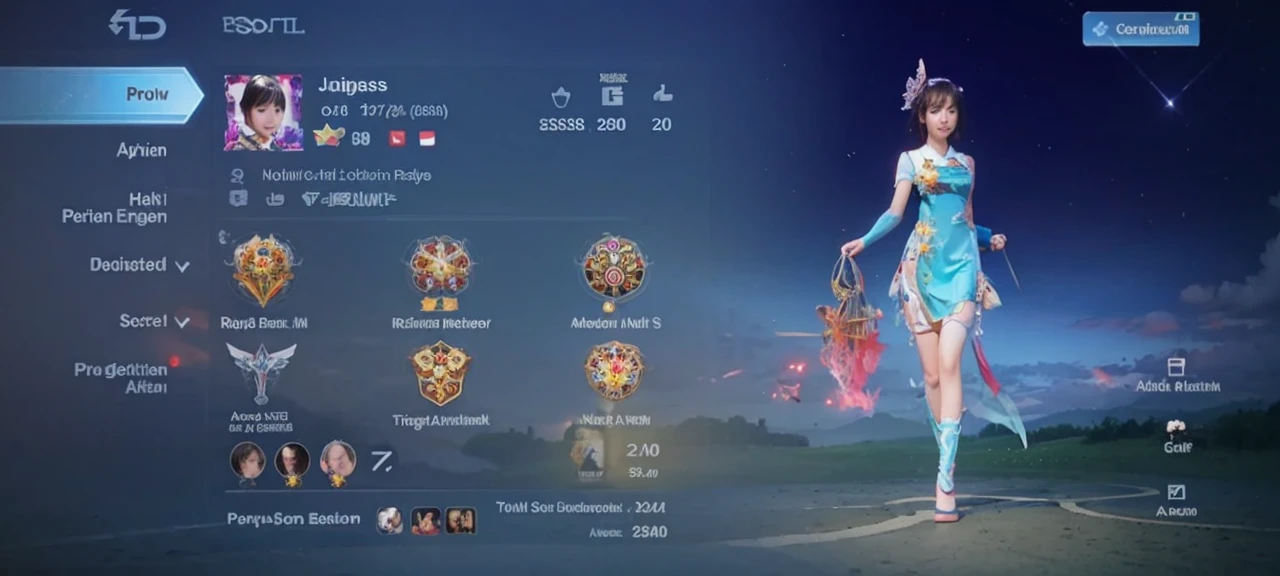Open the Pro gelitlien tab with red dot
Image resolution: width=1280 pixels, height=576 pixels.
point(120,377)
